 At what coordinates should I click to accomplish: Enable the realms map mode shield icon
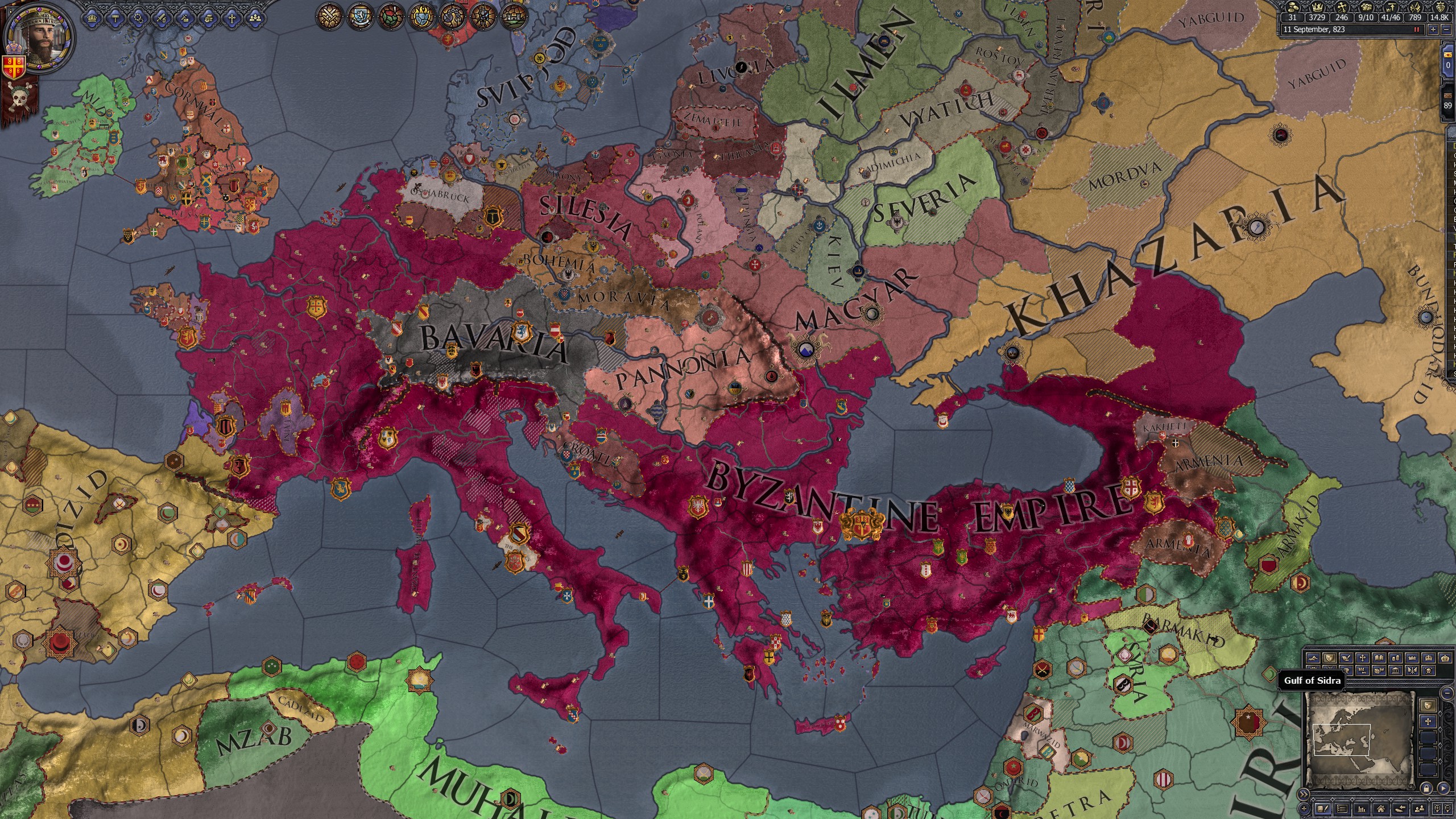coord(1330,657)
